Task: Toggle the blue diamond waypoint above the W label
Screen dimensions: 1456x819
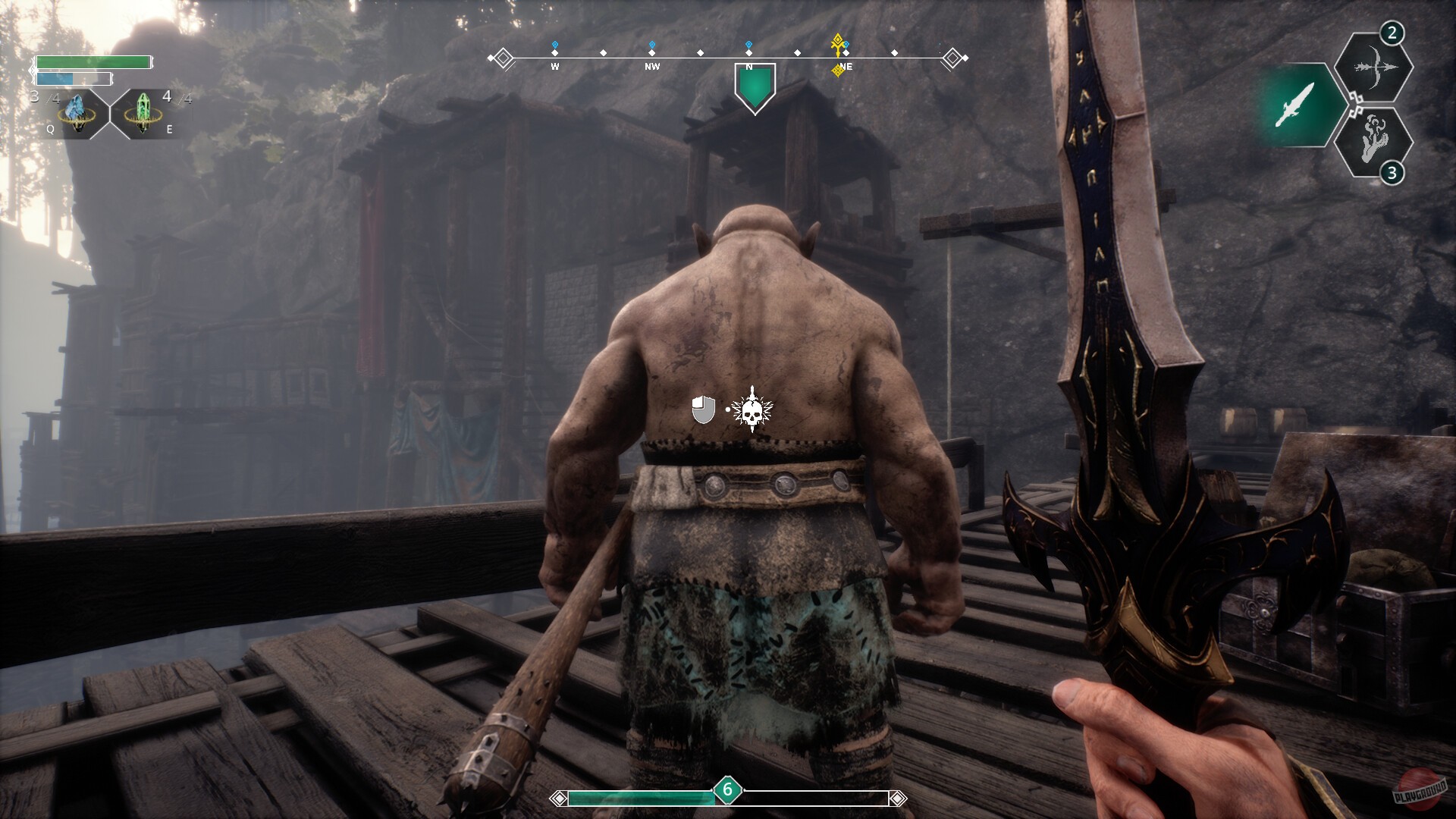Action: pyautogui.click(x=554, y=44)
